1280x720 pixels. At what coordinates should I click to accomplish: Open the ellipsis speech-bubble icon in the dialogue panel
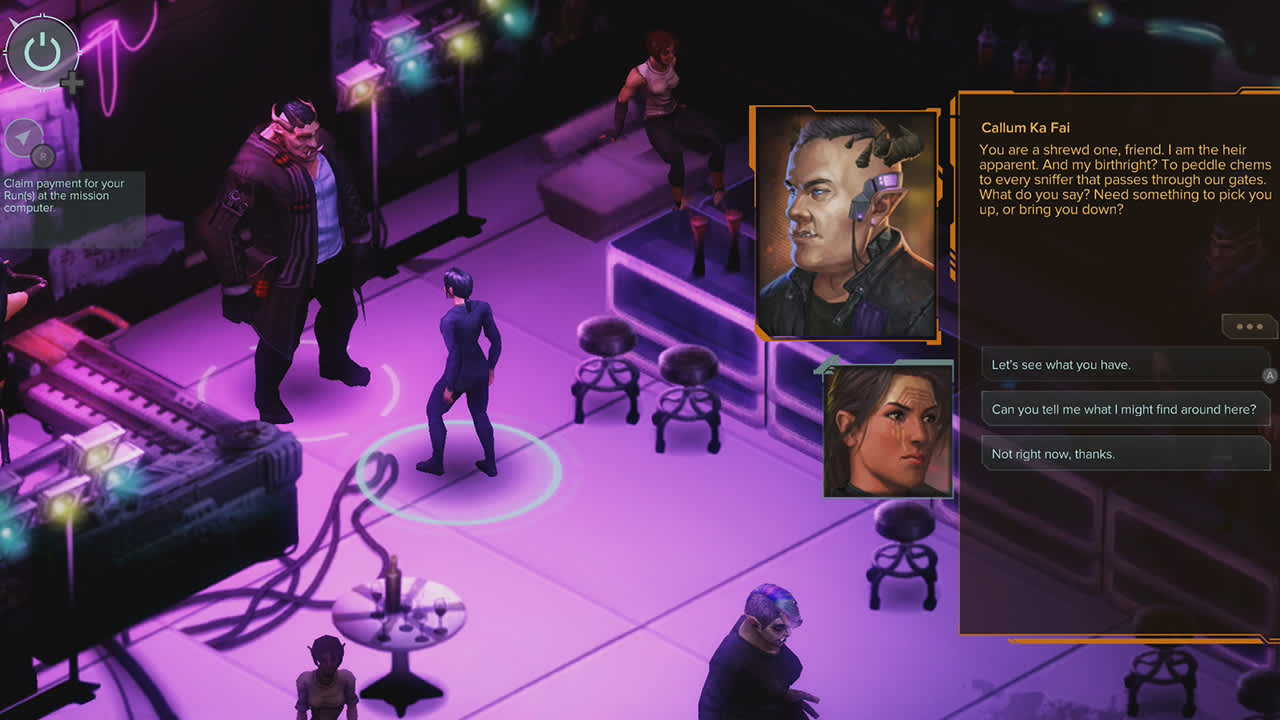[x=1248, y=326]
